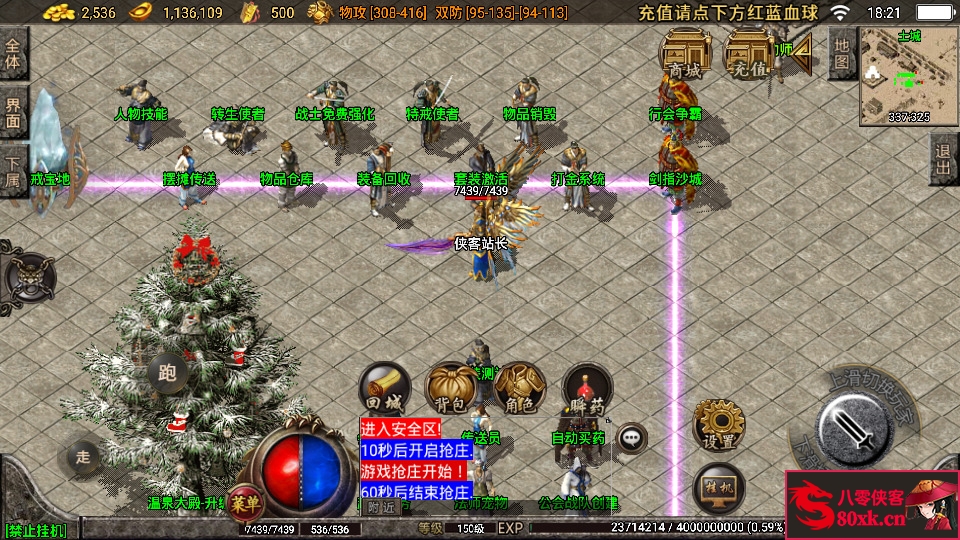960x540 pixels.
Task: Select the 下属 tab
Action: point(14,172)
